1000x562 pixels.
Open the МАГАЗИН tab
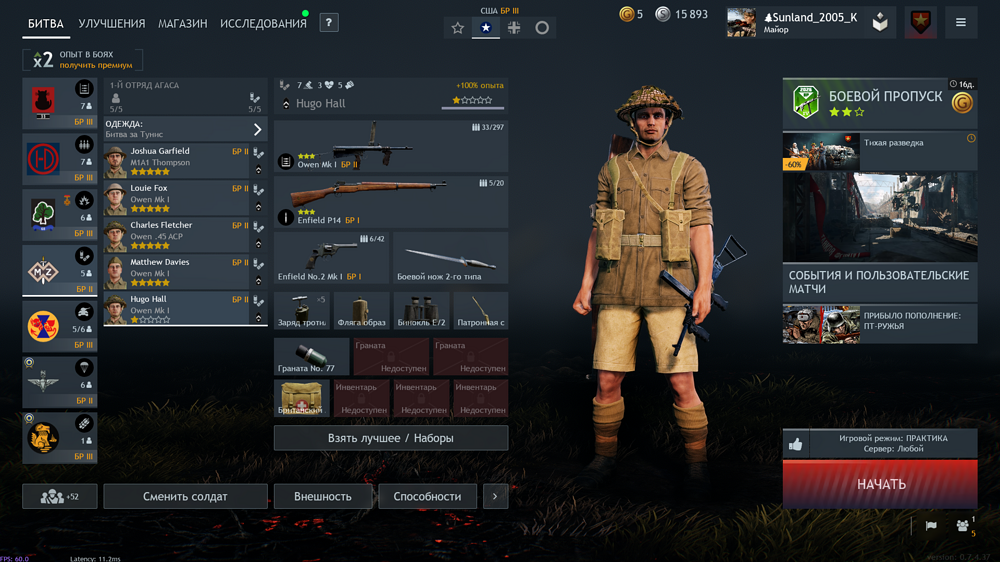coord(182,24)
